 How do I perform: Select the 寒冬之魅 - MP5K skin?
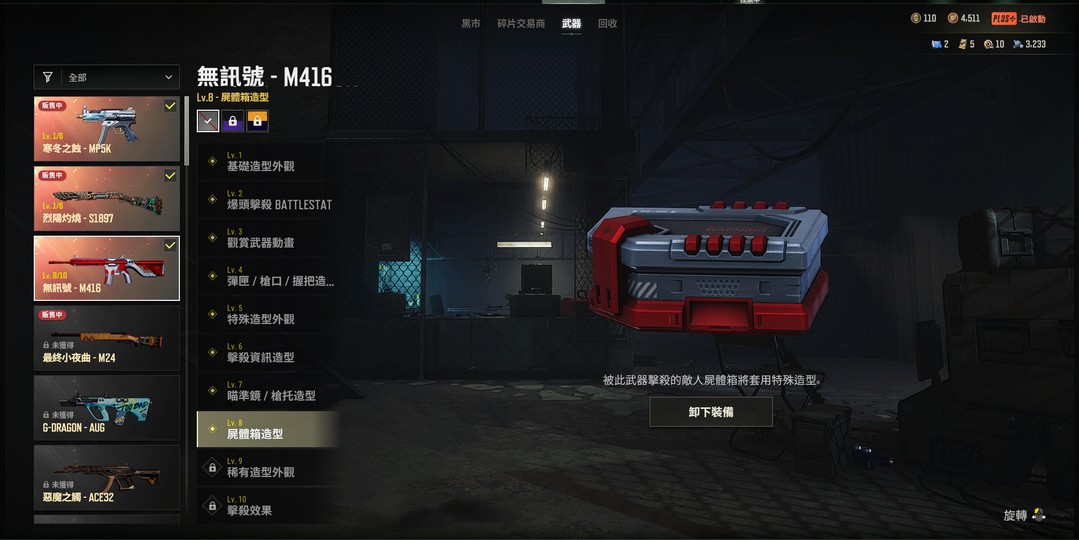point(107,129)
